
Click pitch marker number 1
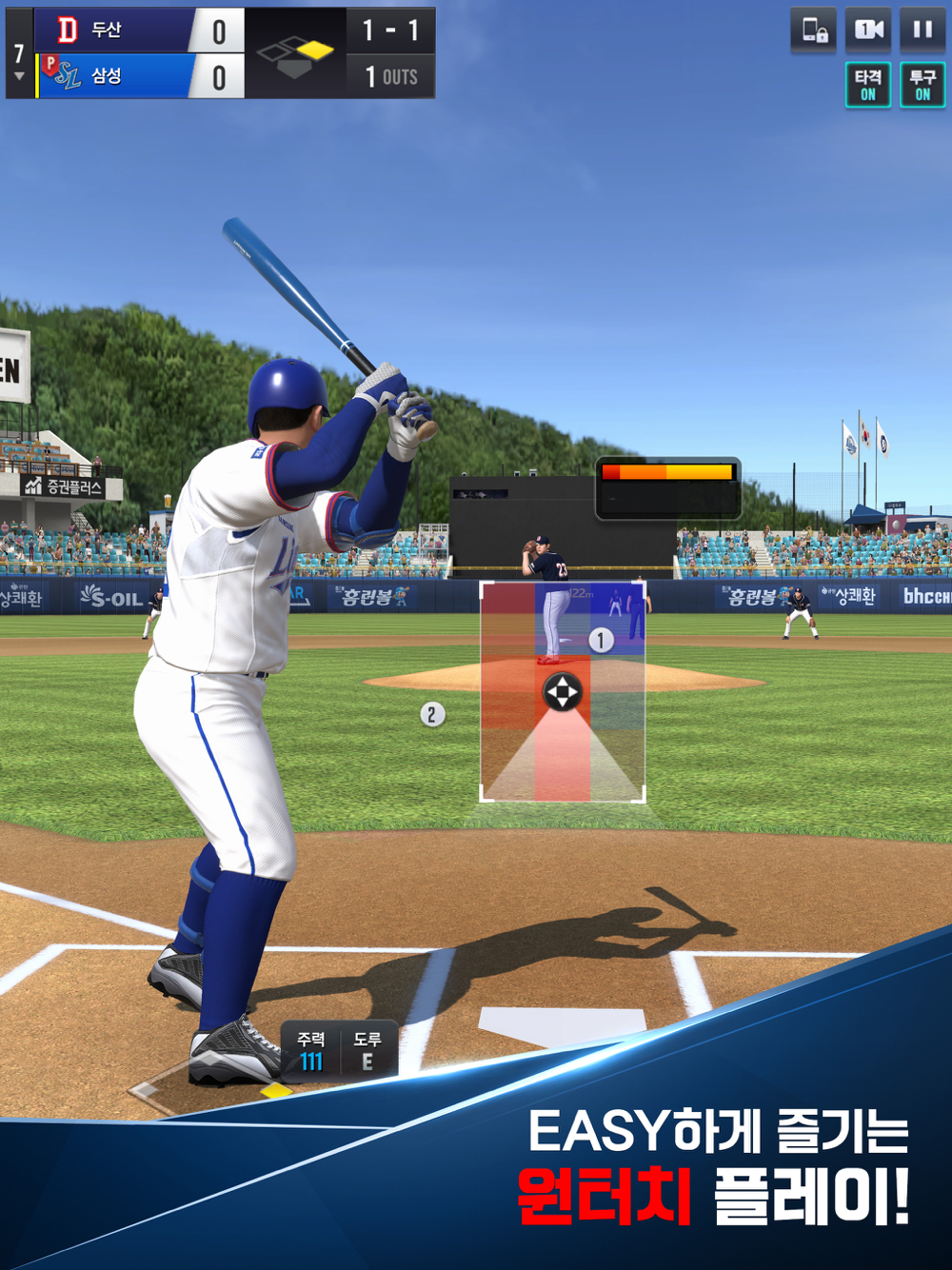(601, 641)
